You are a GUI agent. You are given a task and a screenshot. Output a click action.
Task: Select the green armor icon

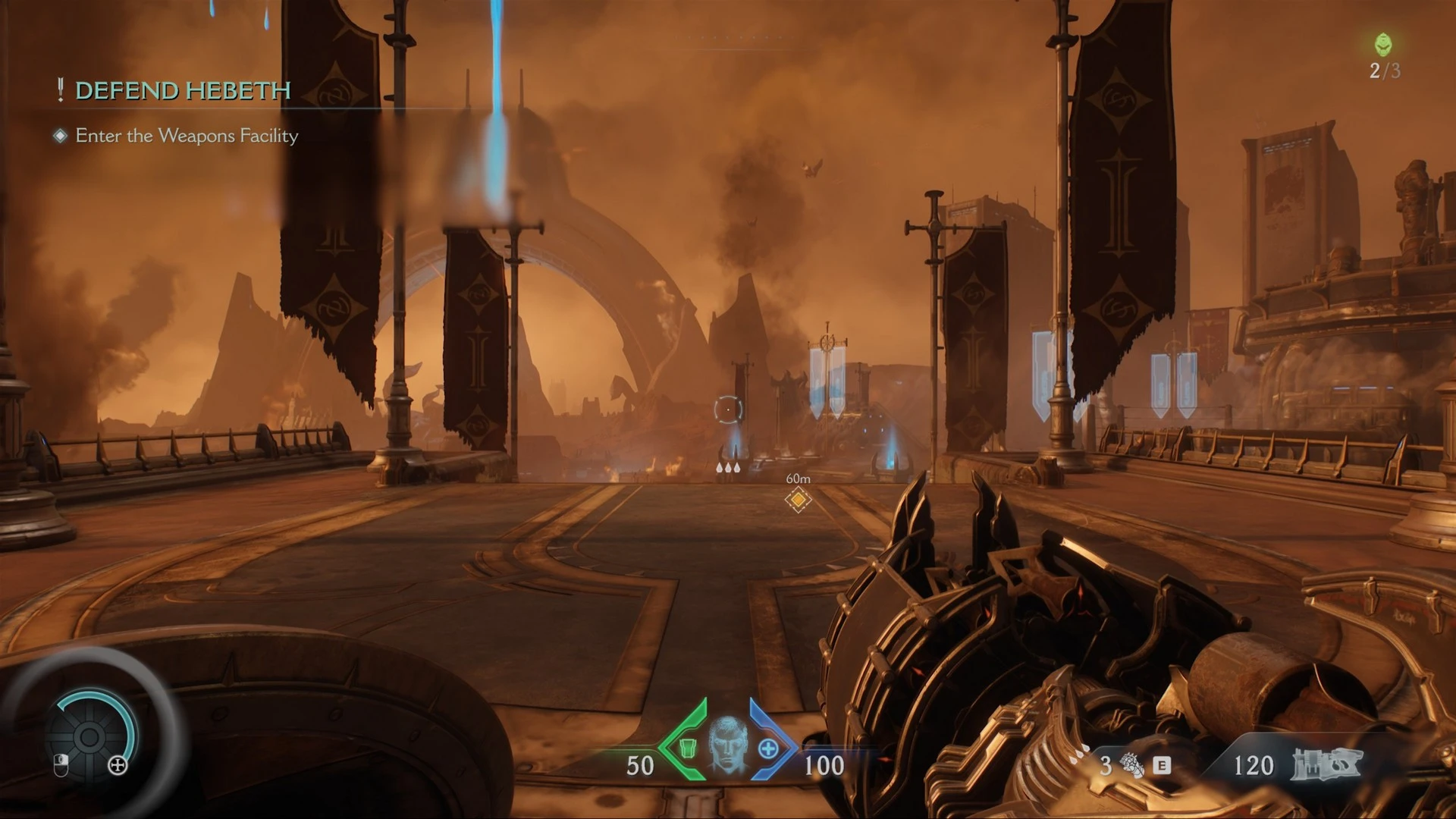[687, 748]
